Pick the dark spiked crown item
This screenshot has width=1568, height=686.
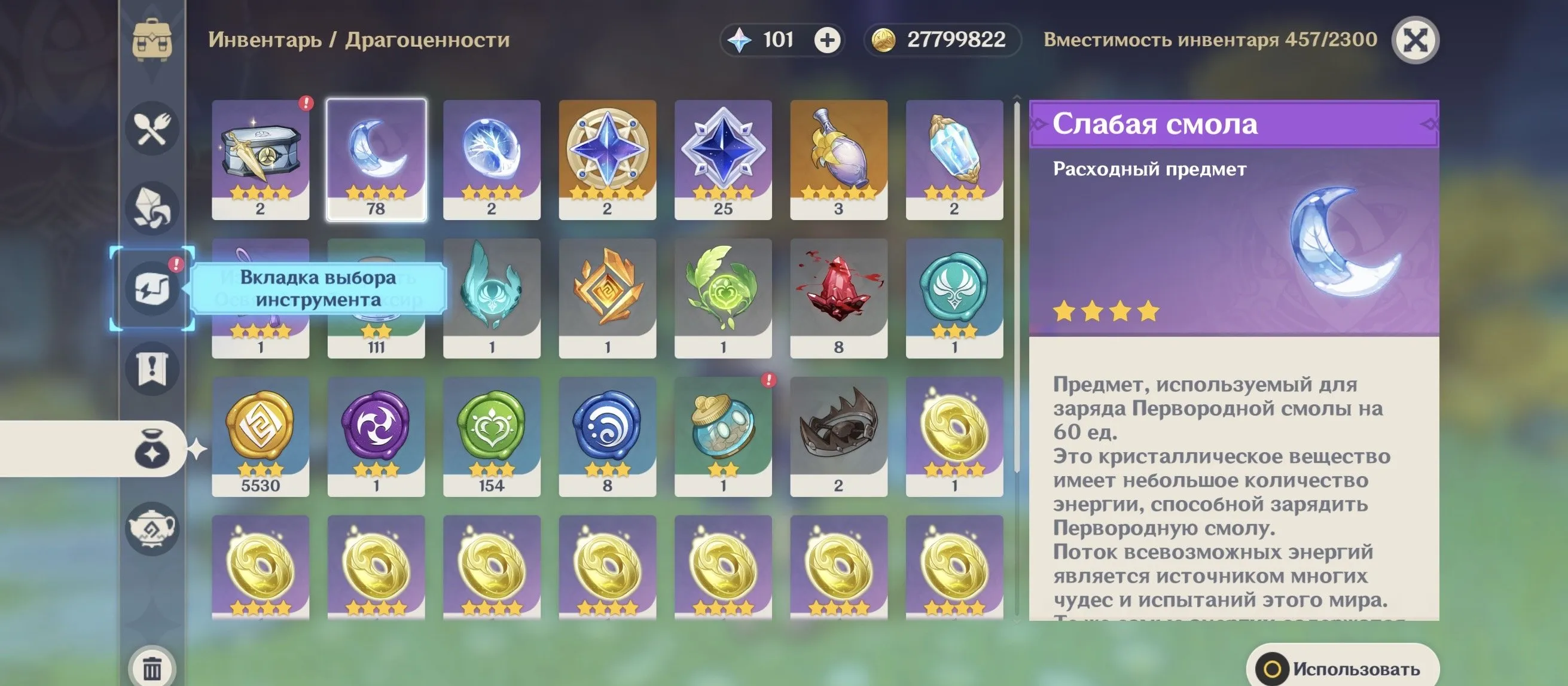[x=839, y=436]
